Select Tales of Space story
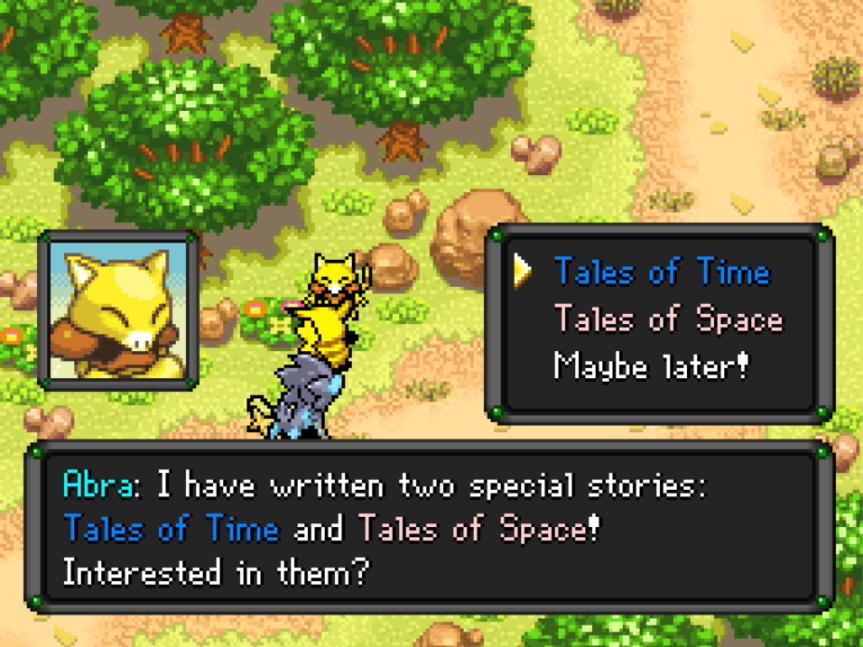This screenshot has height=647, width=863. (668, 319)
